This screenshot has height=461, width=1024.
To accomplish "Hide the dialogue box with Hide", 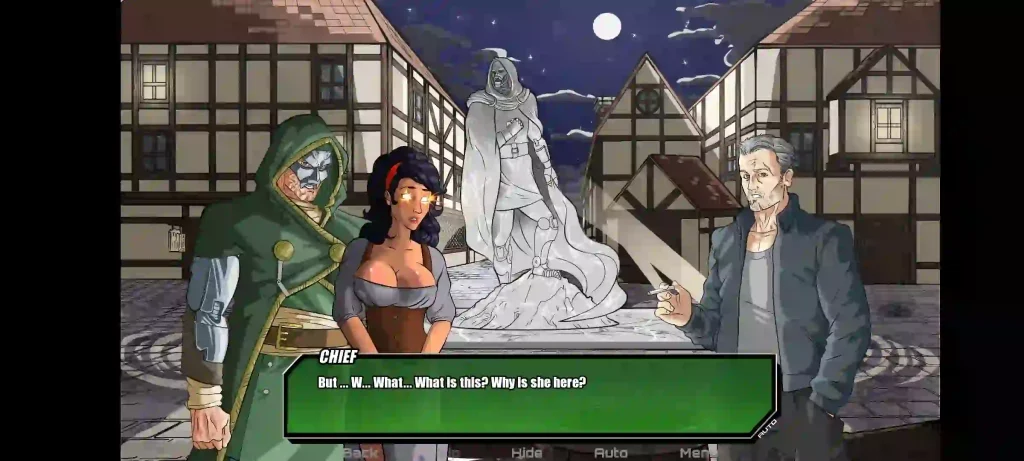I will click(526, 453).
